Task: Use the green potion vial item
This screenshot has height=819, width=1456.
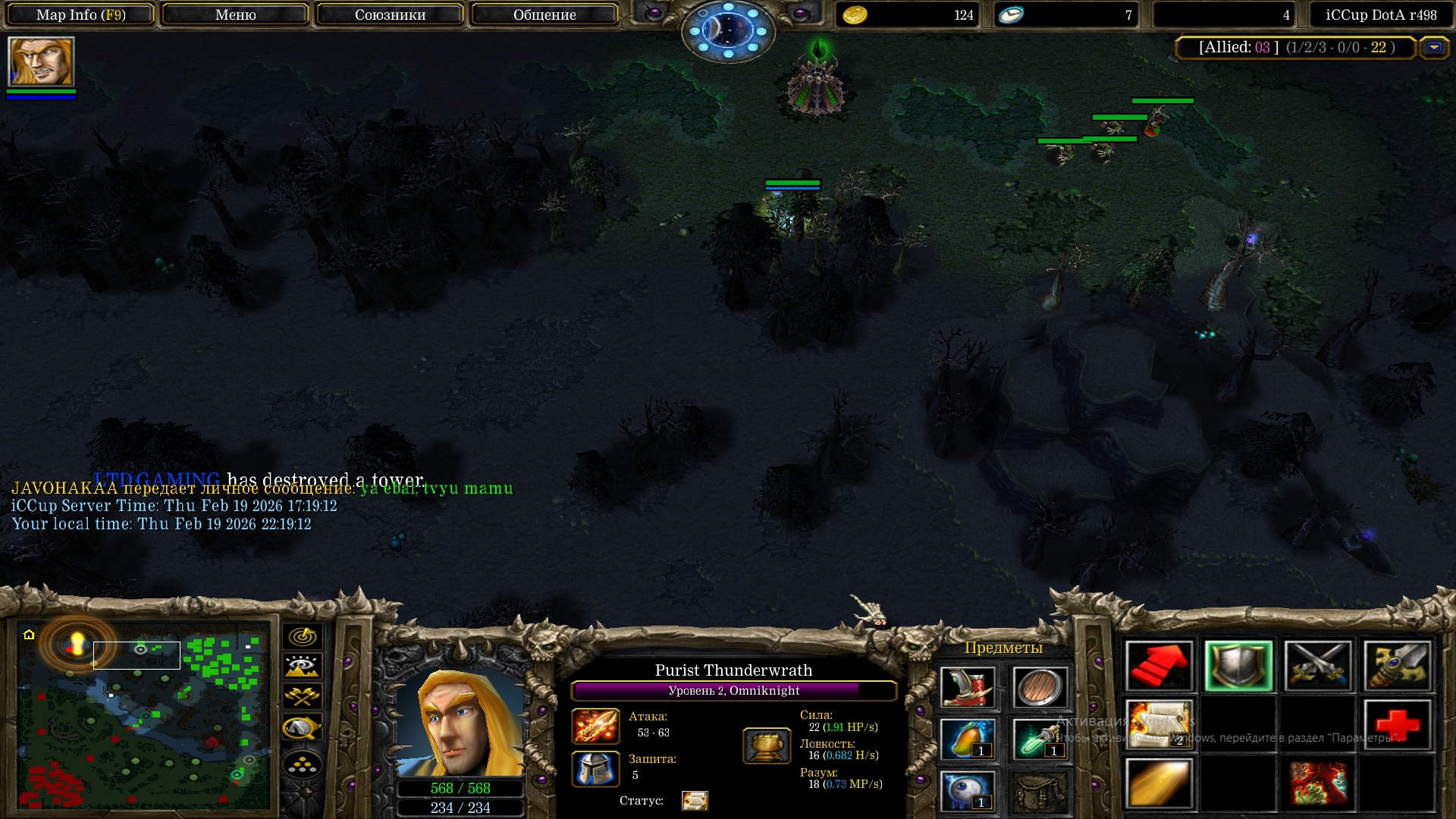Action: click(1040, 739)
